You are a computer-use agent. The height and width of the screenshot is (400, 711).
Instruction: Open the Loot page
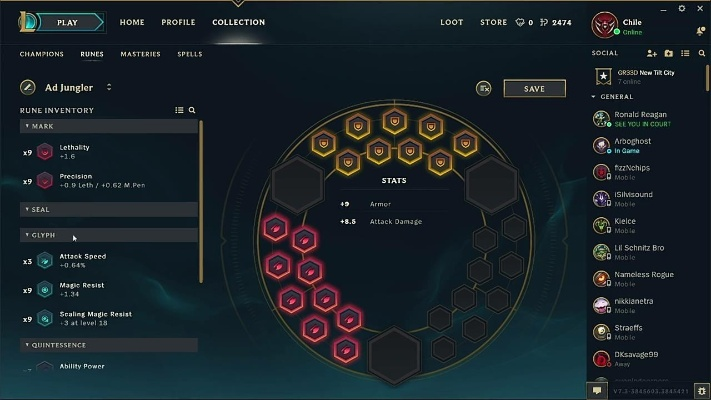click(452, 22)
